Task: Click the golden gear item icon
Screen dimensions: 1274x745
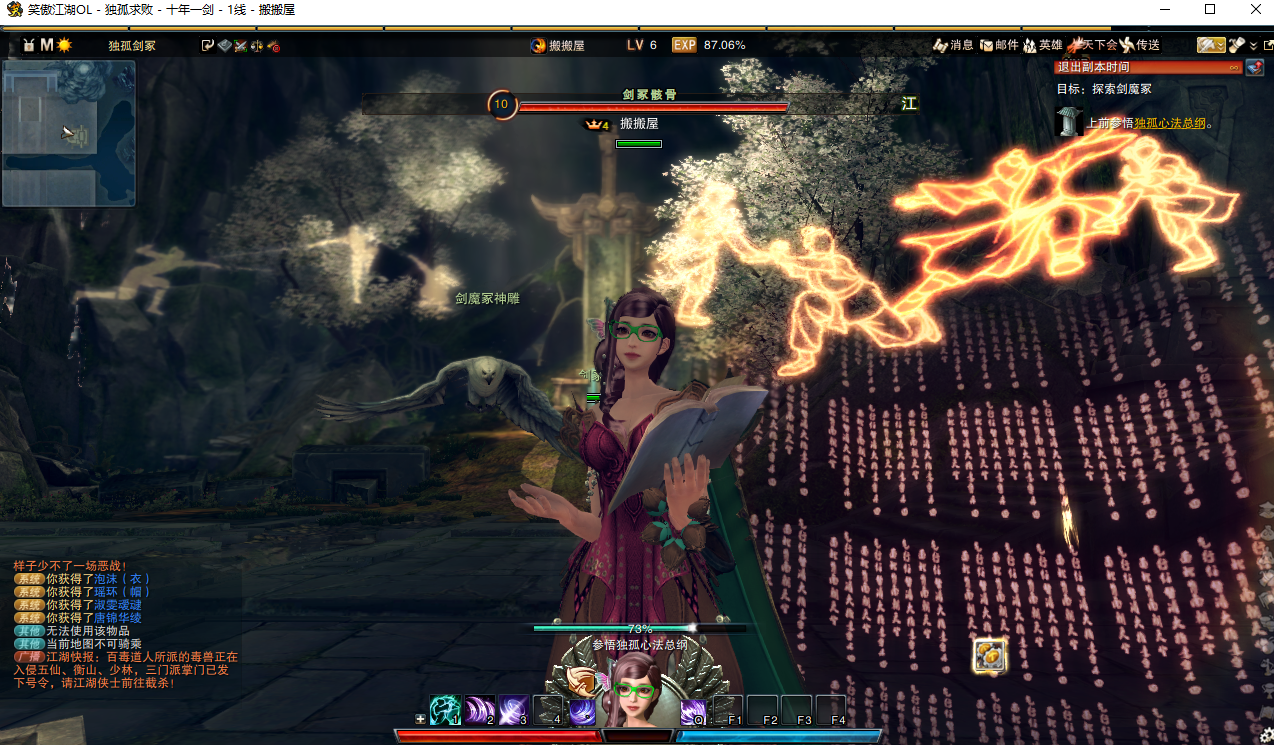Action: point(989,656)
